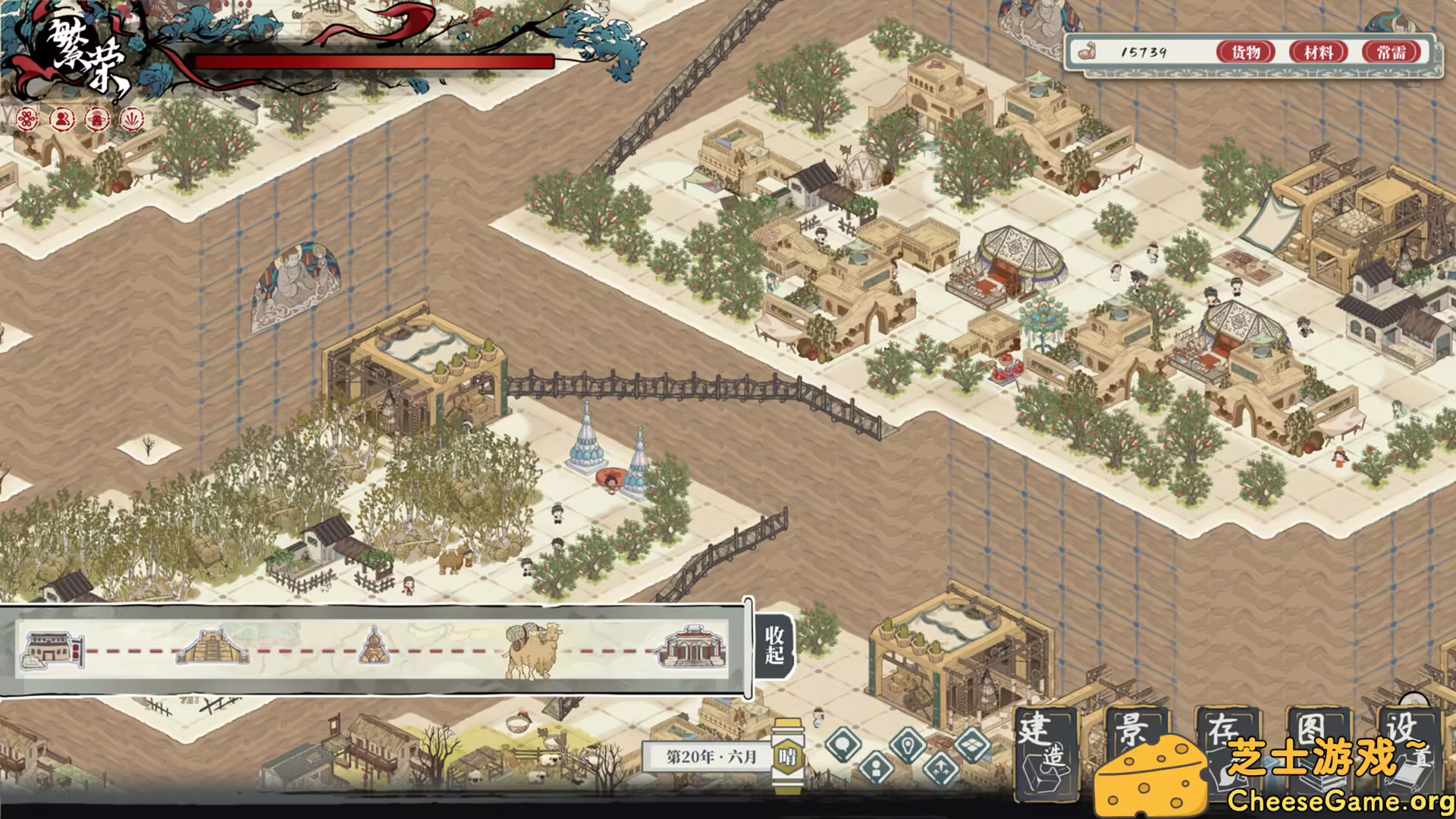Viewport: 1456px width, 819px height.
Task: Select the opera mask stamp icon
Action: [x=98, y=119]
